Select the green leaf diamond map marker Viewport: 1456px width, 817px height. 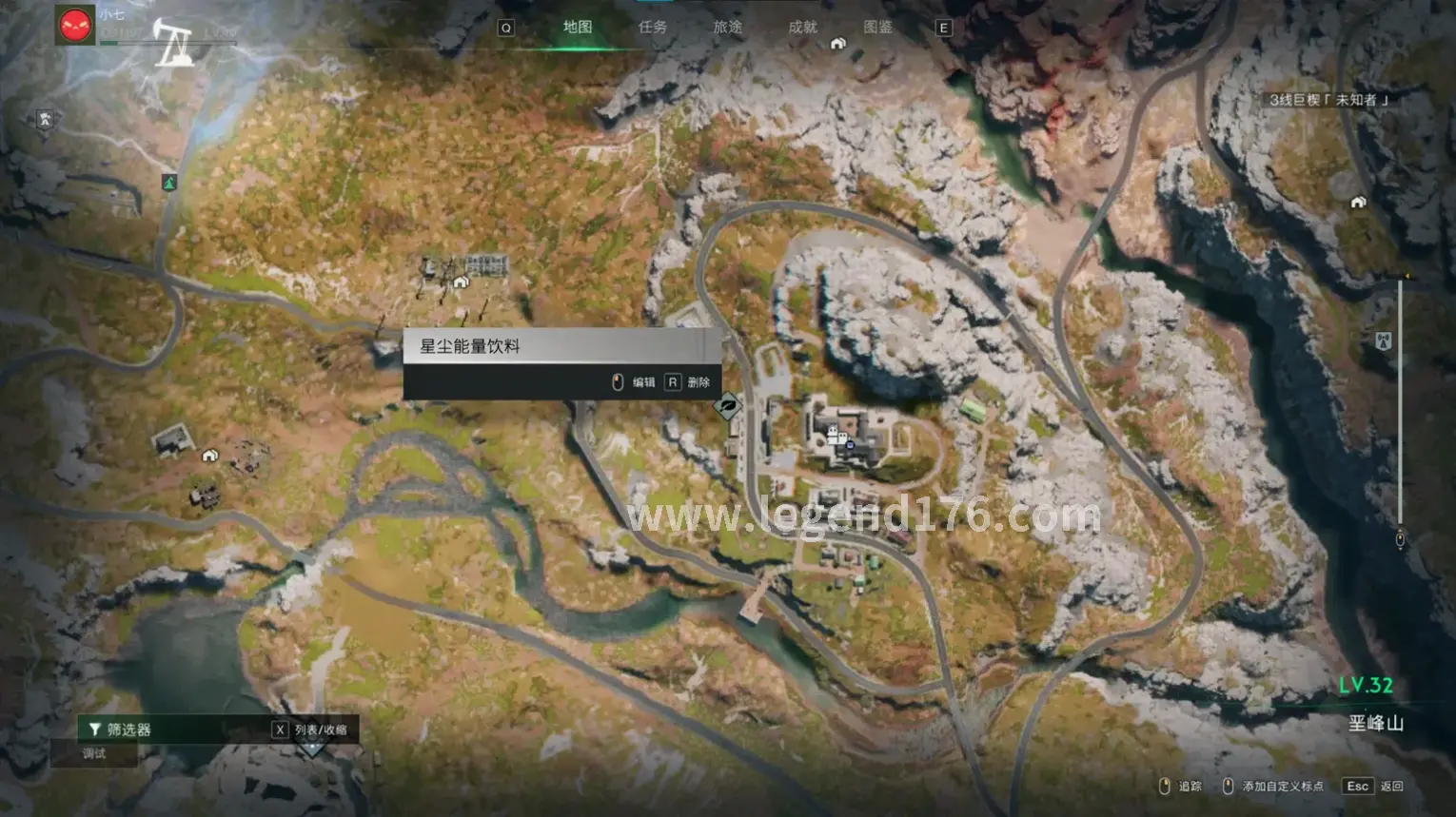(x=728, y=406)
